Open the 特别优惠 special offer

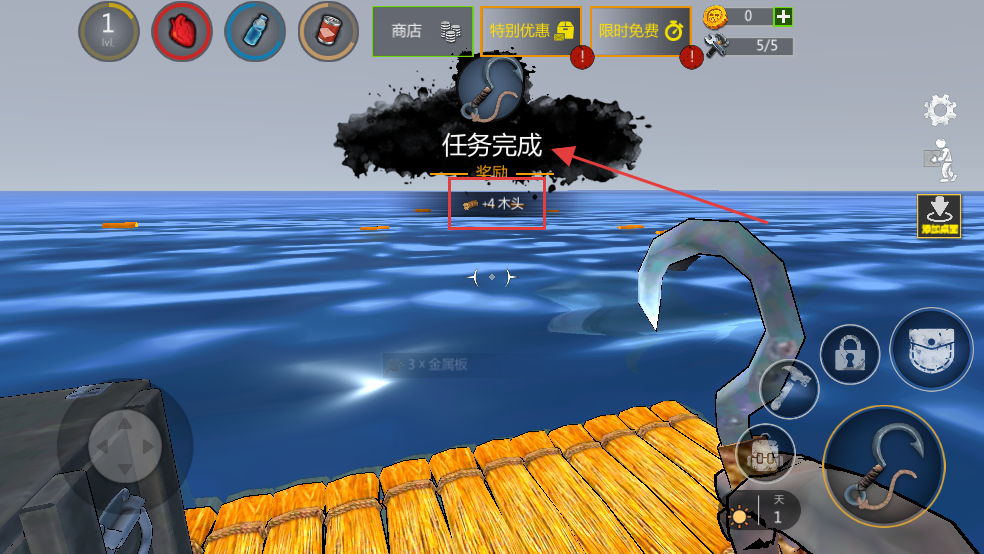[530, 31]
